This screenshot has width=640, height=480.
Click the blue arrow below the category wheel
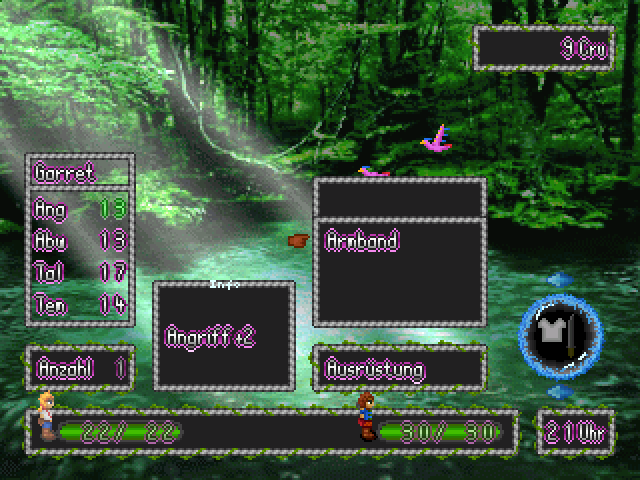click(560, 393)
